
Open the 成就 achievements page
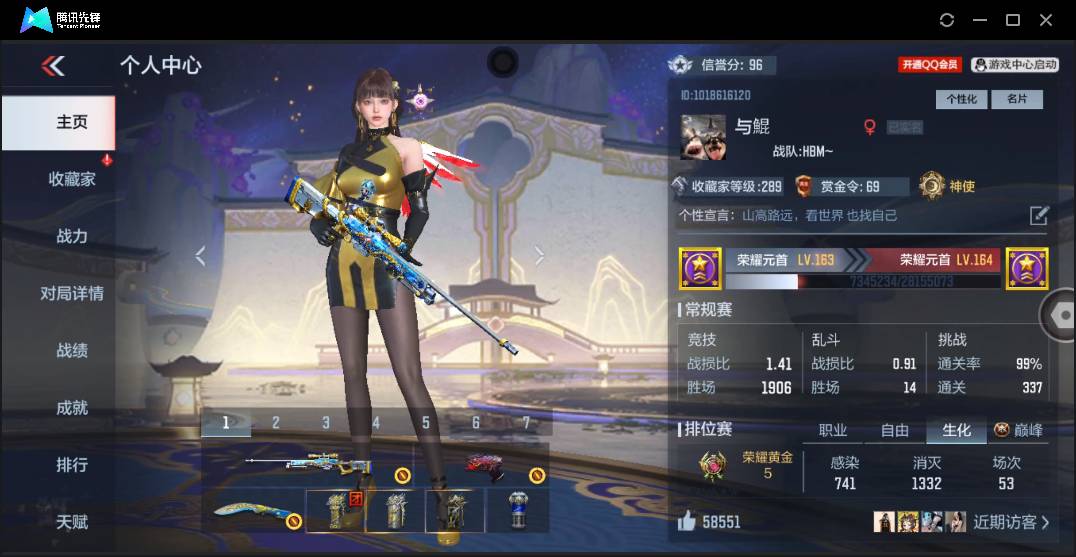[x=72, y=407]
